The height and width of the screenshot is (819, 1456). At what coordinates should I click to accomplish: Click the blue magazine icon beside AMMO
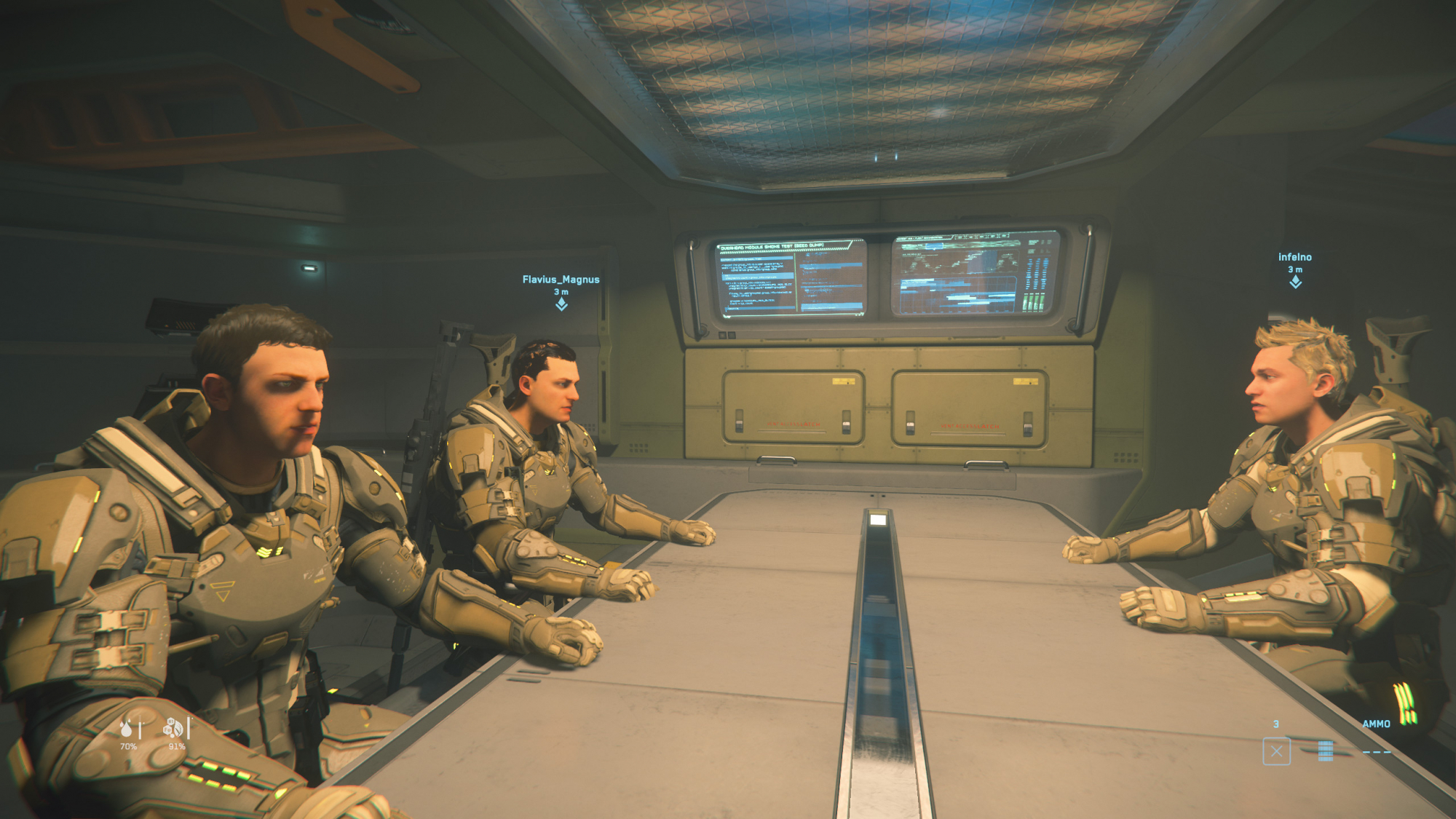coord(1325,751)
